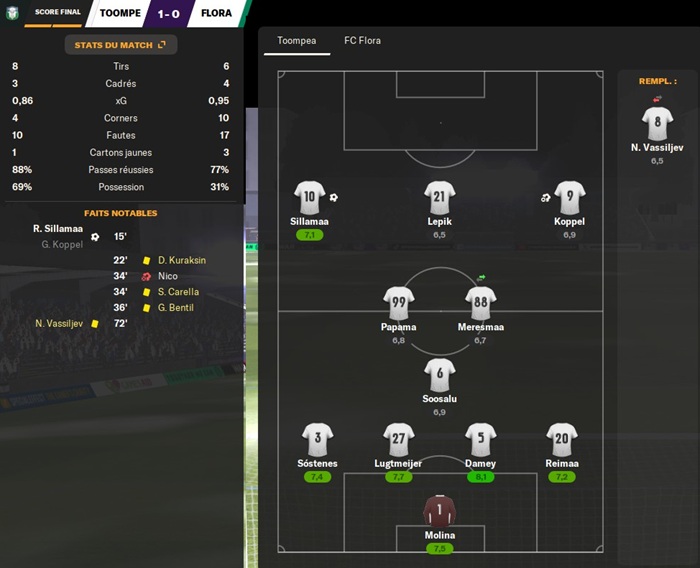Select Lugtmeijer's number 27 shirt
This screenshot has height=568, width=700.
398,439
